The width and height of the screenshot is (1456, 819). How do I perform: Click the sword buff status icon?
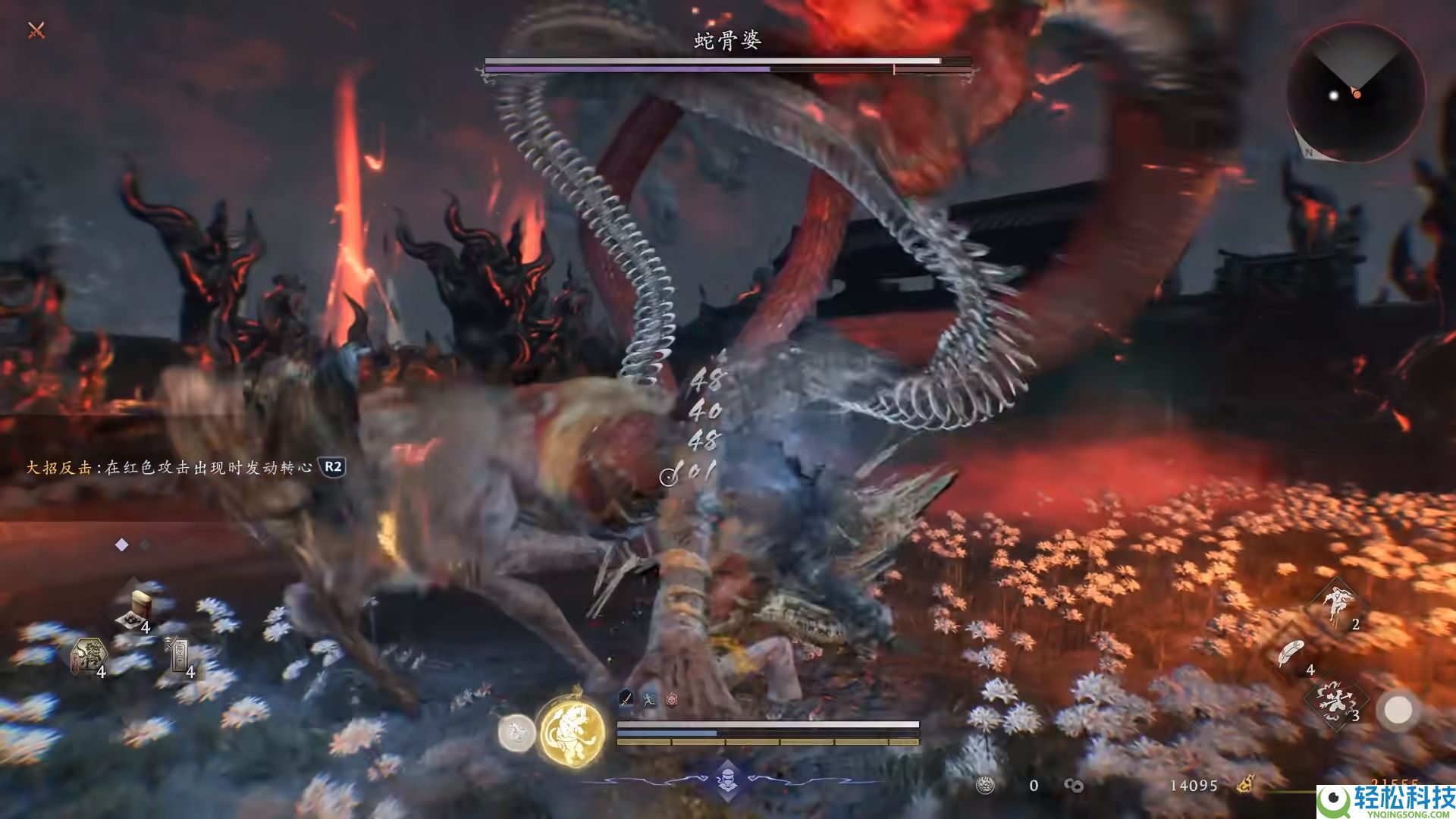click(x=626, y=698)
